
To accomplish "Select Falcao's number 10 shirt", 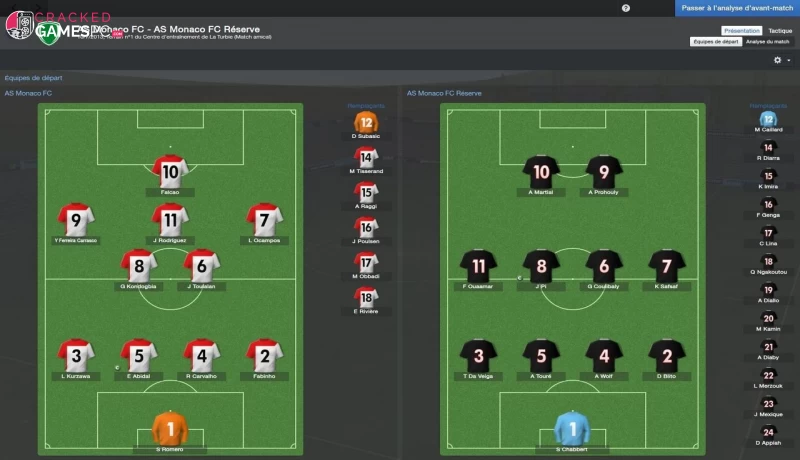I will pos(170,172).
